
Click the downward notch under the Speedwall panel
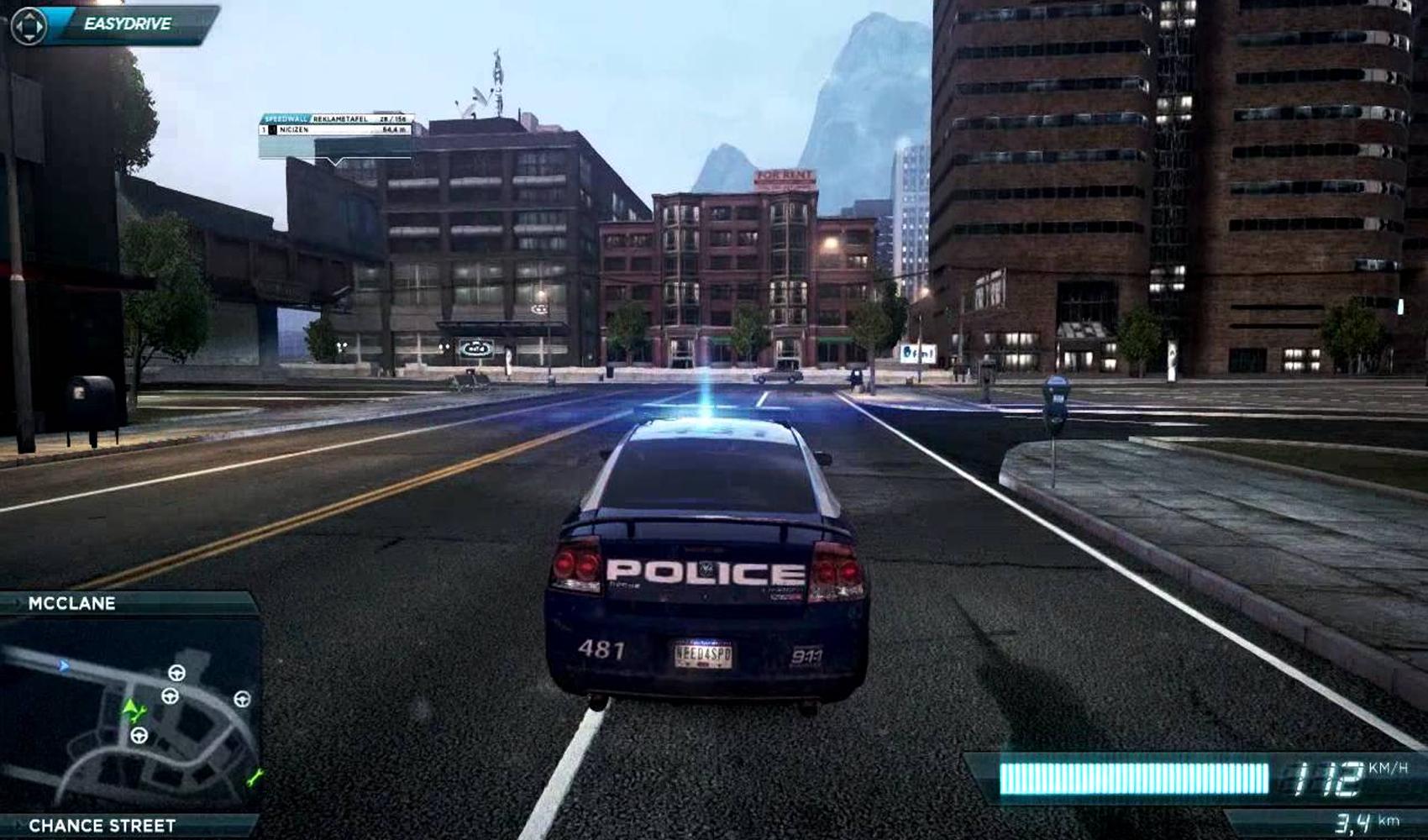click(x=335, y=161)
